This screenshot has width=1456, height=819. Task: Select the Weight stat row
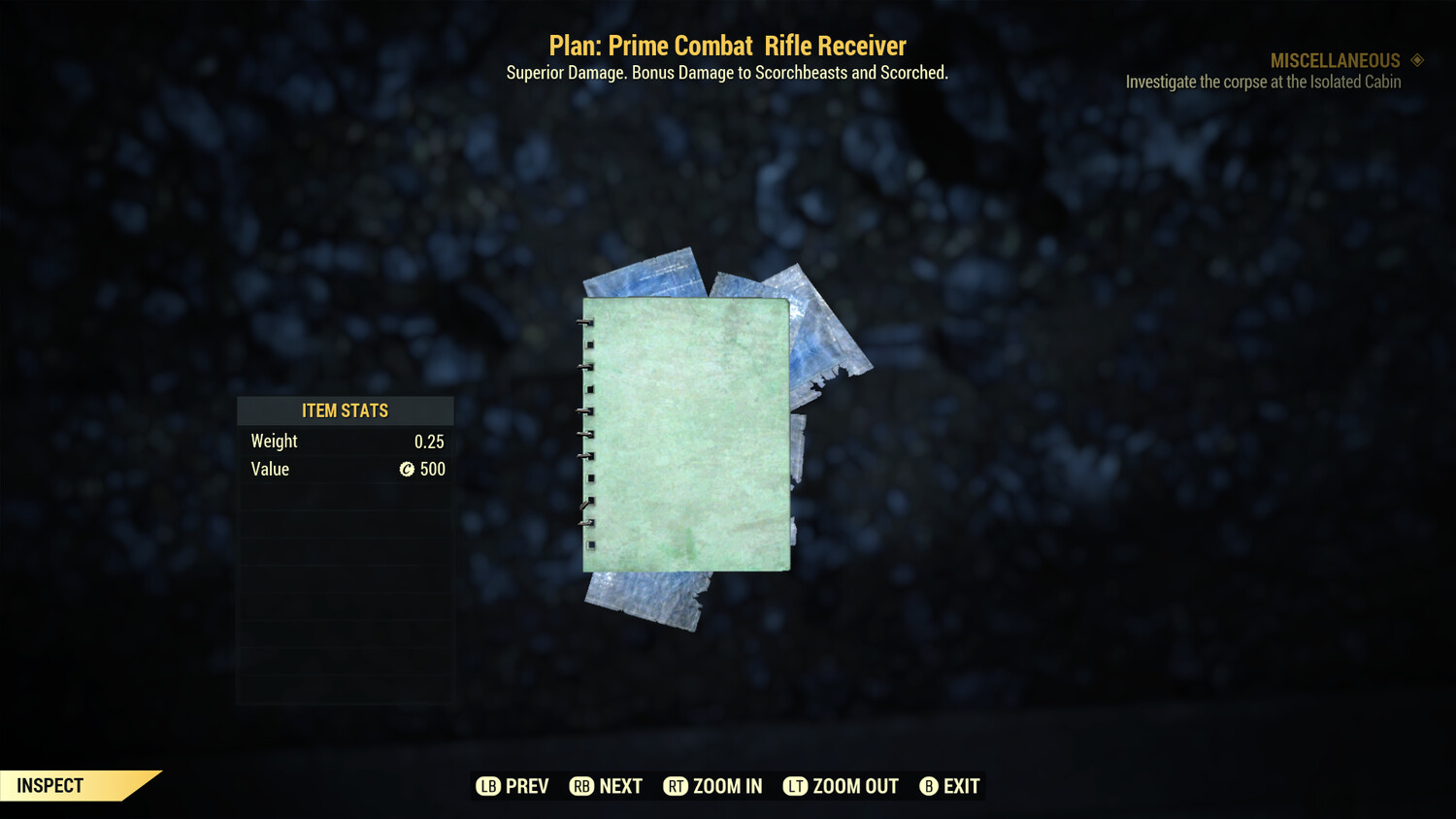coord(345,441)
